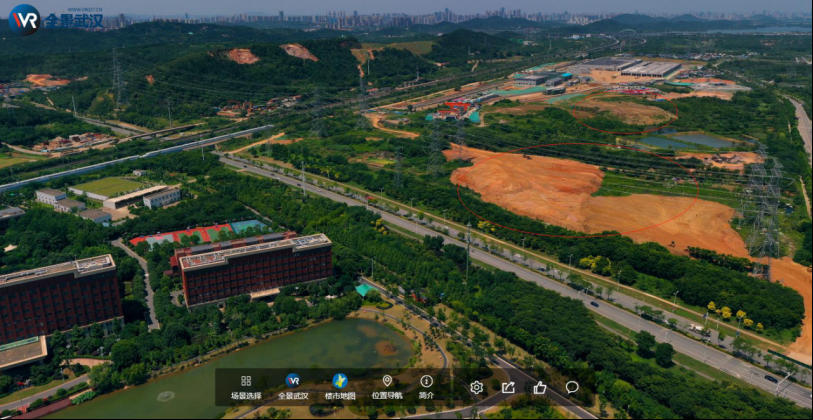Select the 全景武汉 VR toolbar button
Screen dimensions: 813x420
tap(293, 386)
